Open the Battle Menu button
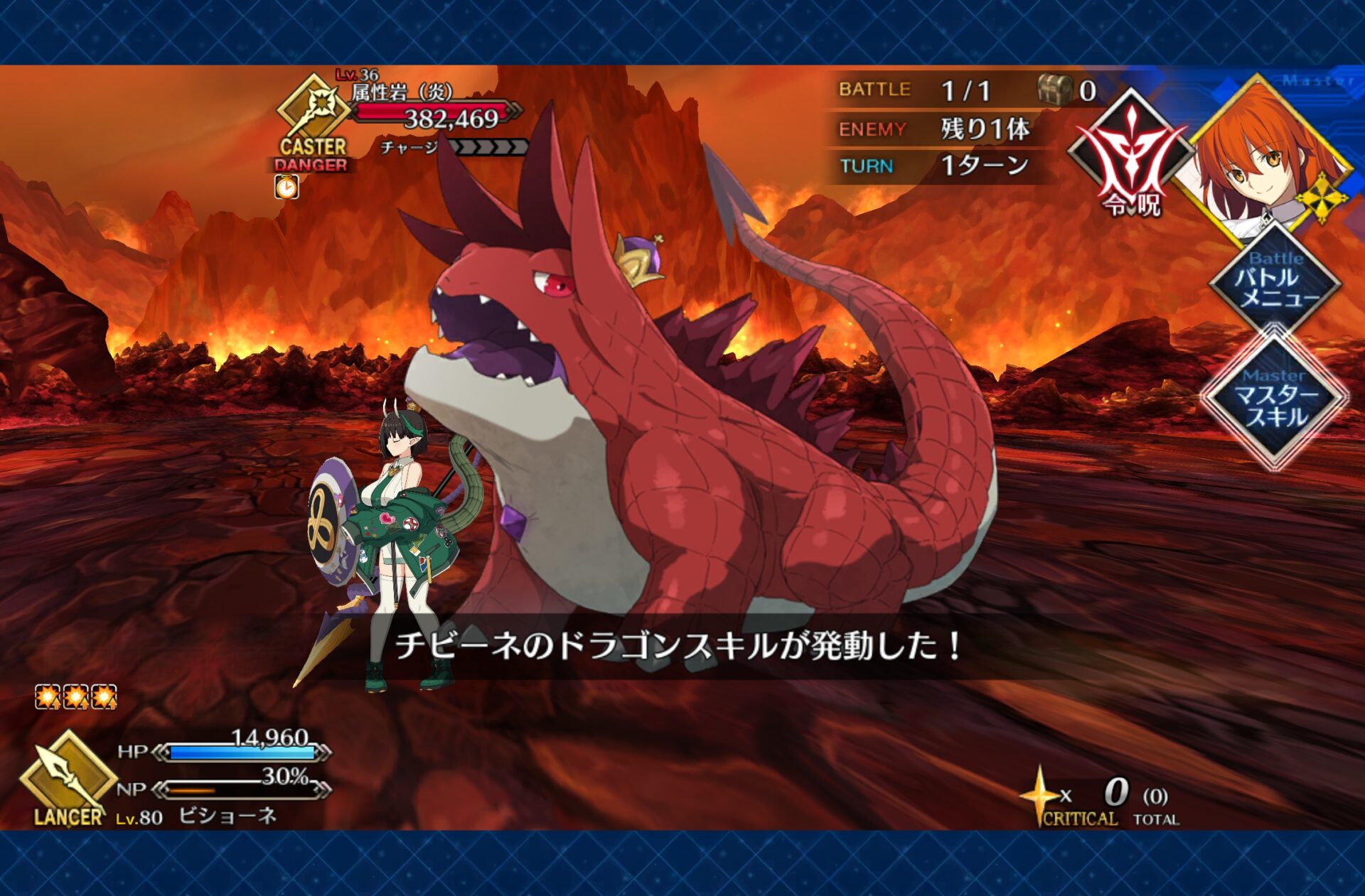Viewport: 1365px width, 896px height. point(1275,283)
